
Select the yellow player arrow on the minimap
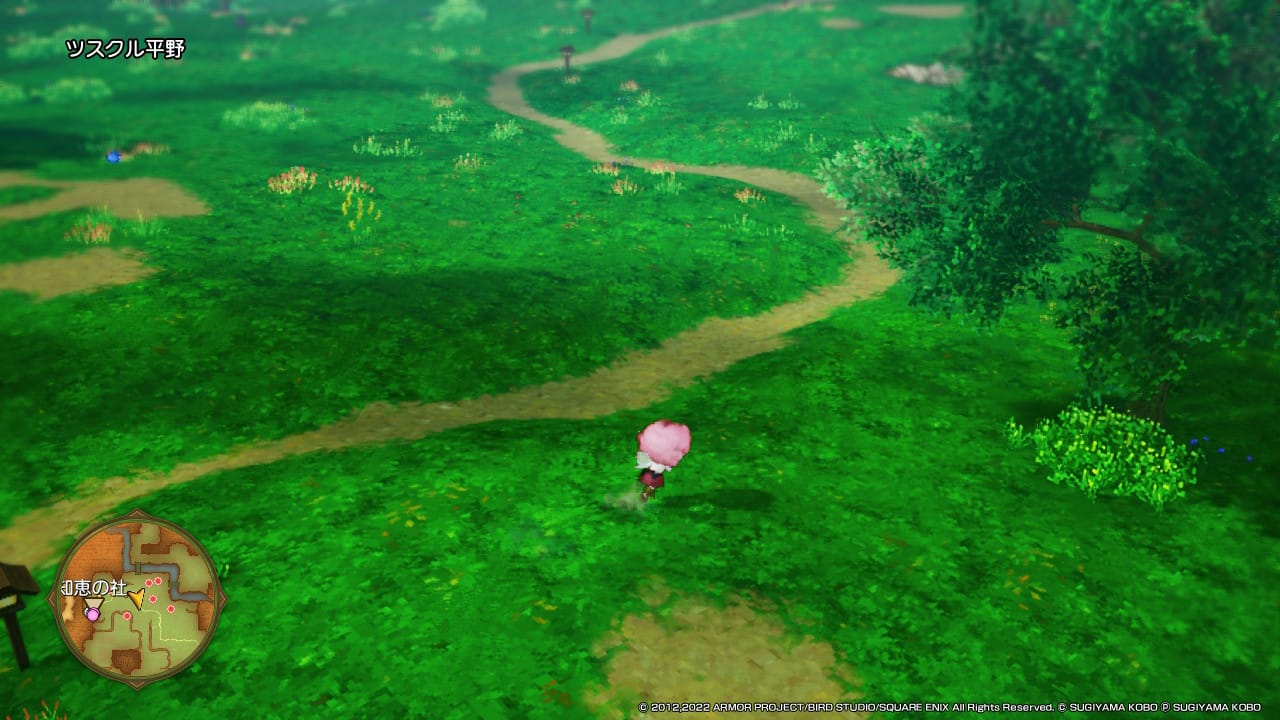tap(137, 599)
